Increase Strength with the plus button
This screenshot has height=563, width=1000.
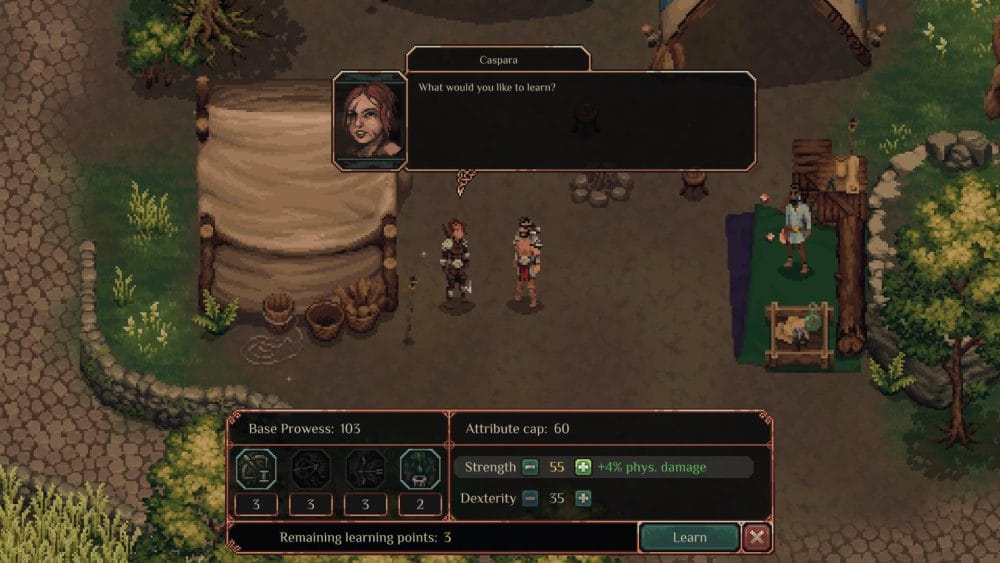583,467
